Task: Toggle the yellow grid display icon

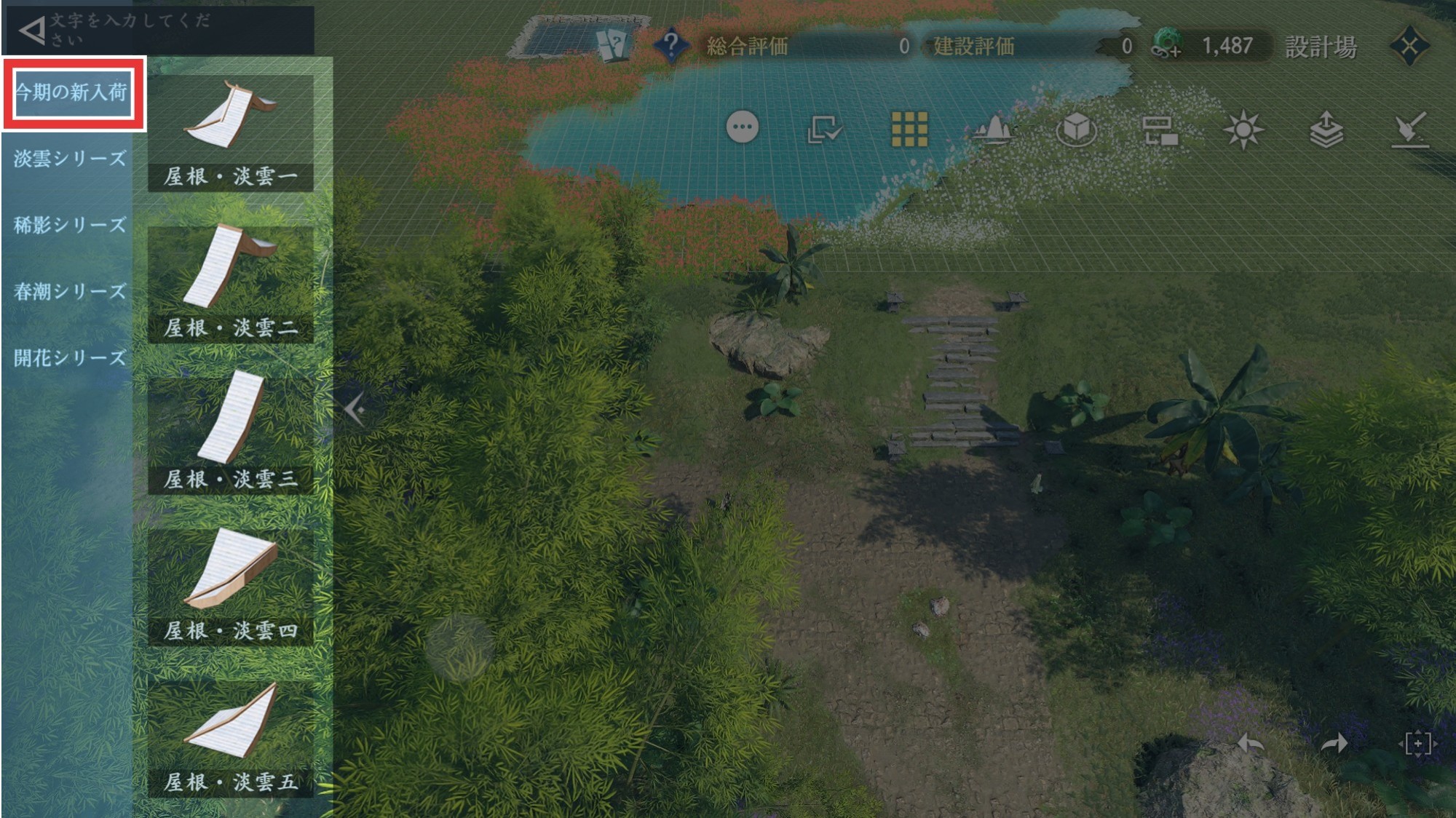Action: point(910,130)
